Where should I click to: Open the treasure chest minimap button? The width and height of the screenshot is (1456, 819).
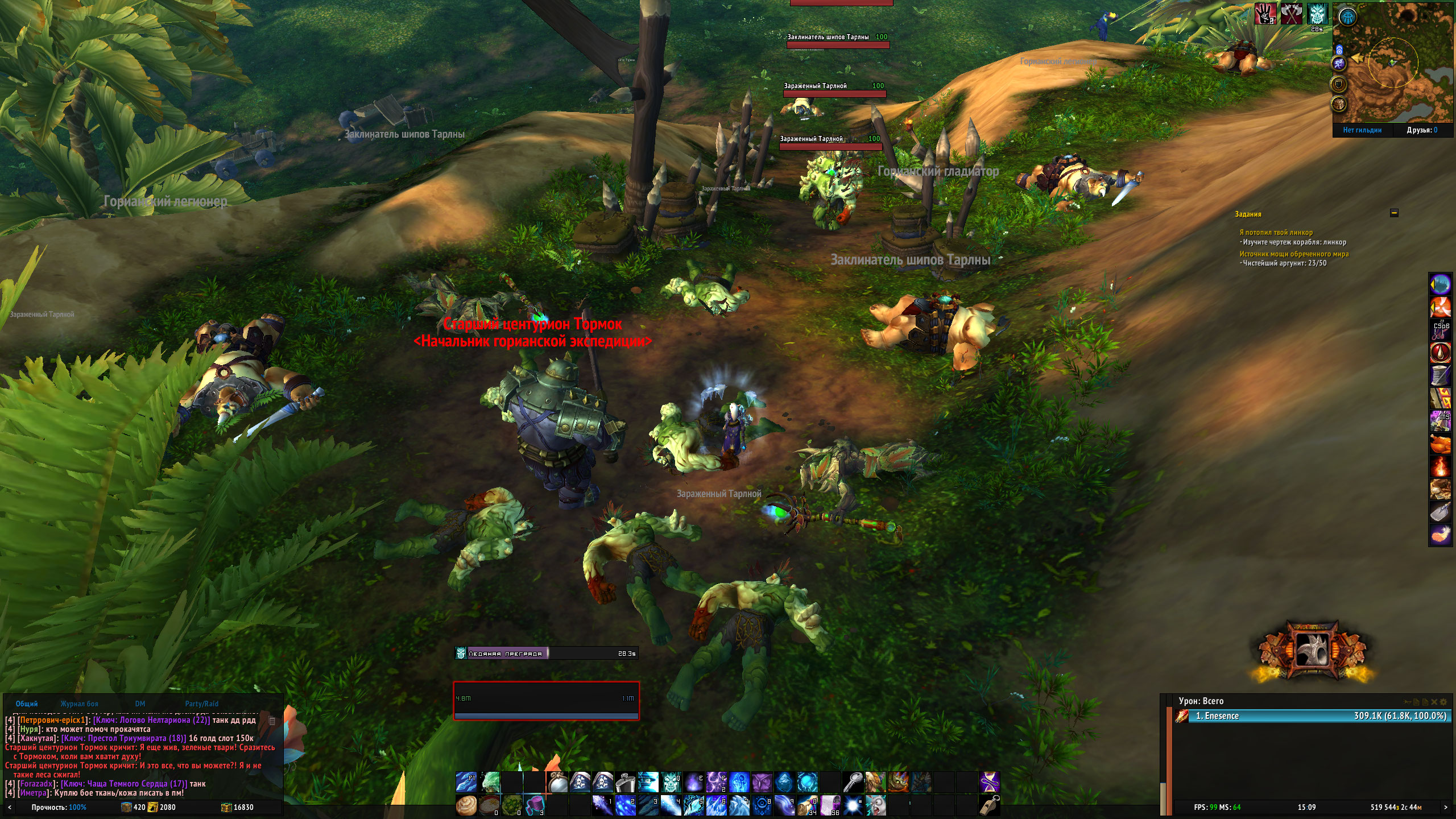coord(1339,104)
